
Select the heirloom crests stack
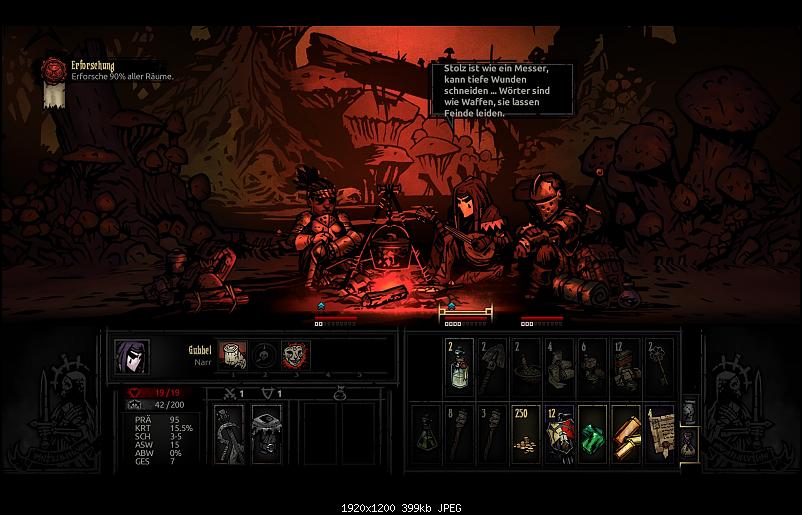pos(559,435)
